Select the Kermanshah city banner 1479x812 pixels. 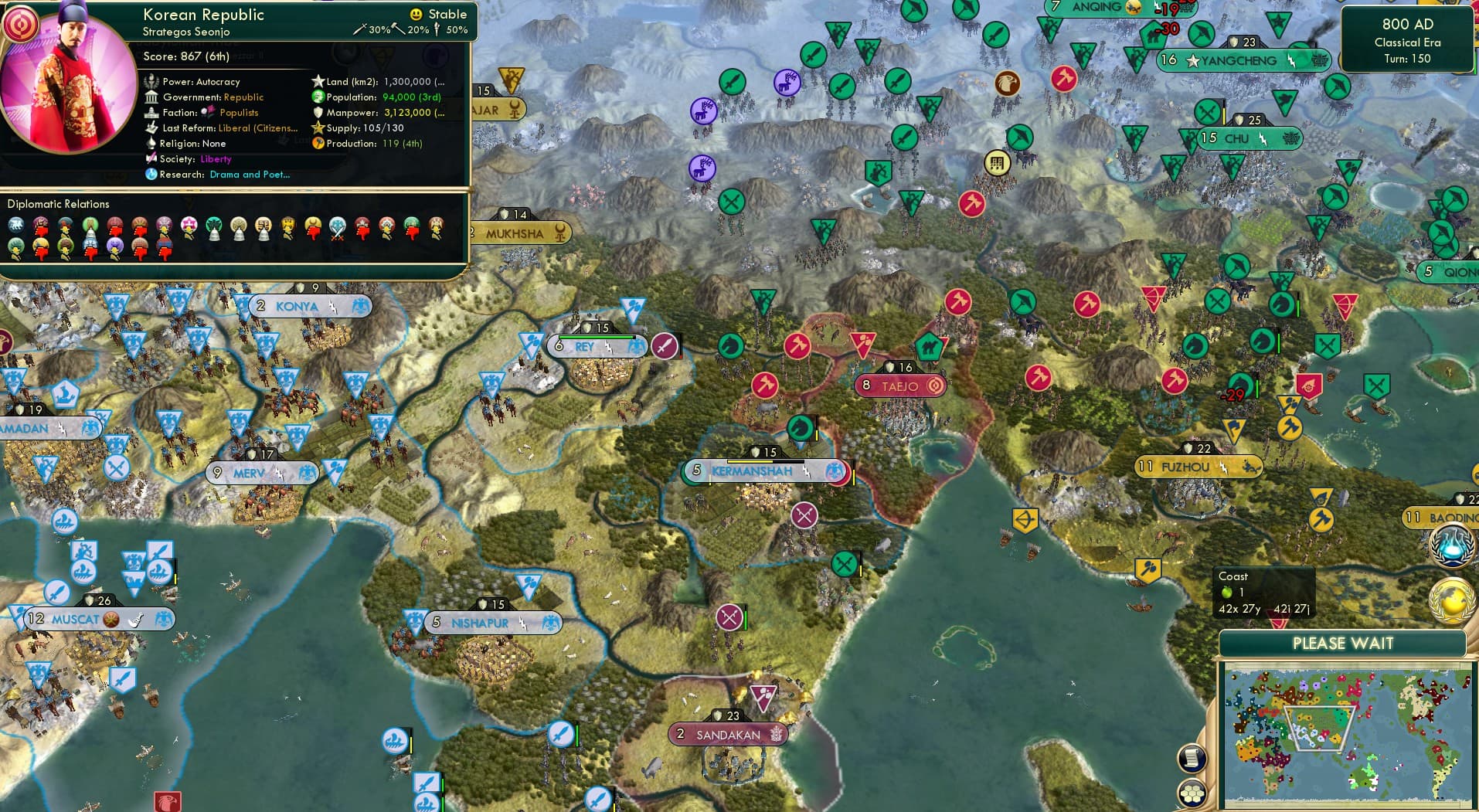(x=753, y=471)
